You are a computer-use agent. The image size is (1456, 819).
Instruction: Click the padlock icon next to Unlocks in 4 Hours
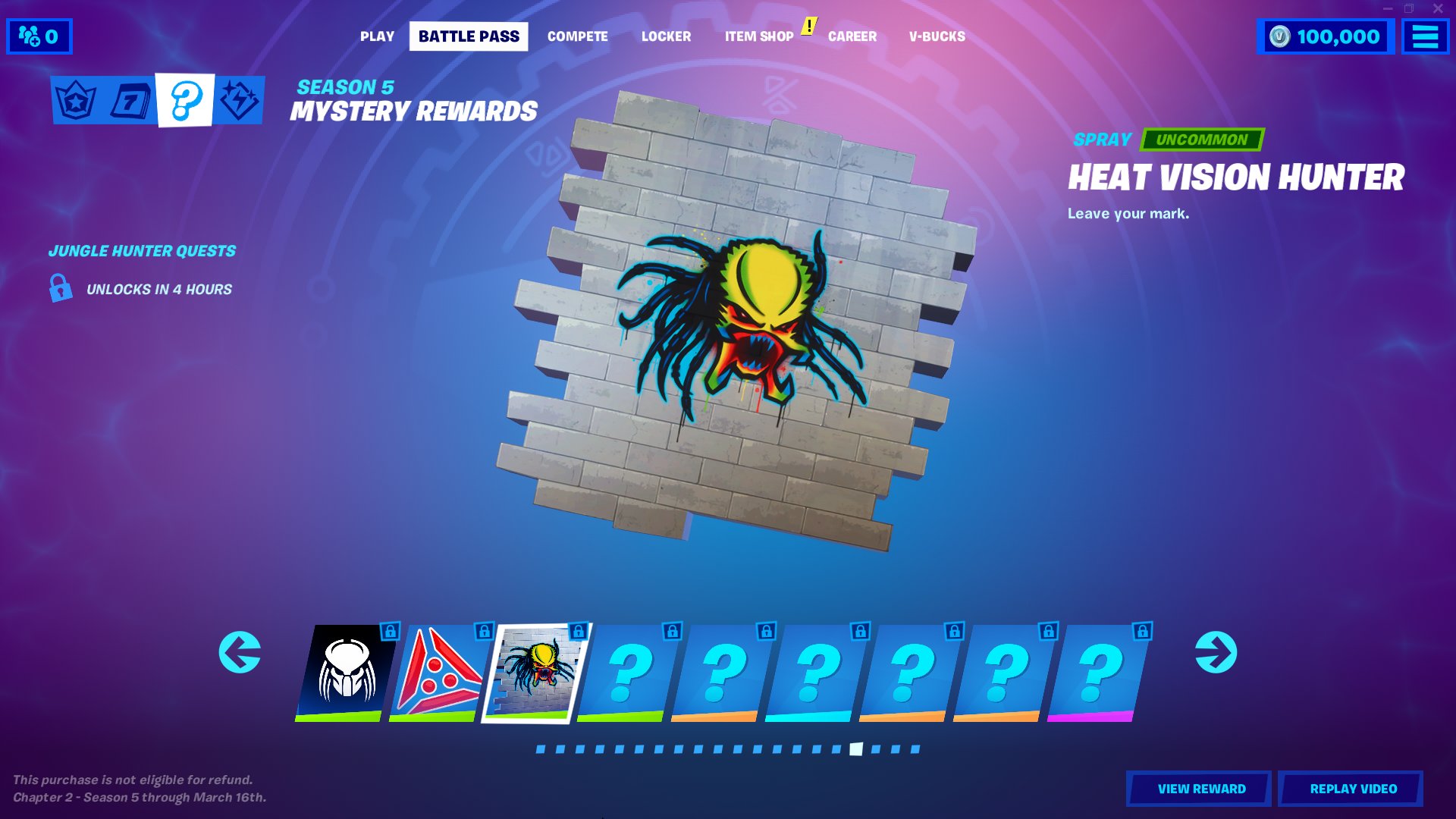tap(59, 289)
